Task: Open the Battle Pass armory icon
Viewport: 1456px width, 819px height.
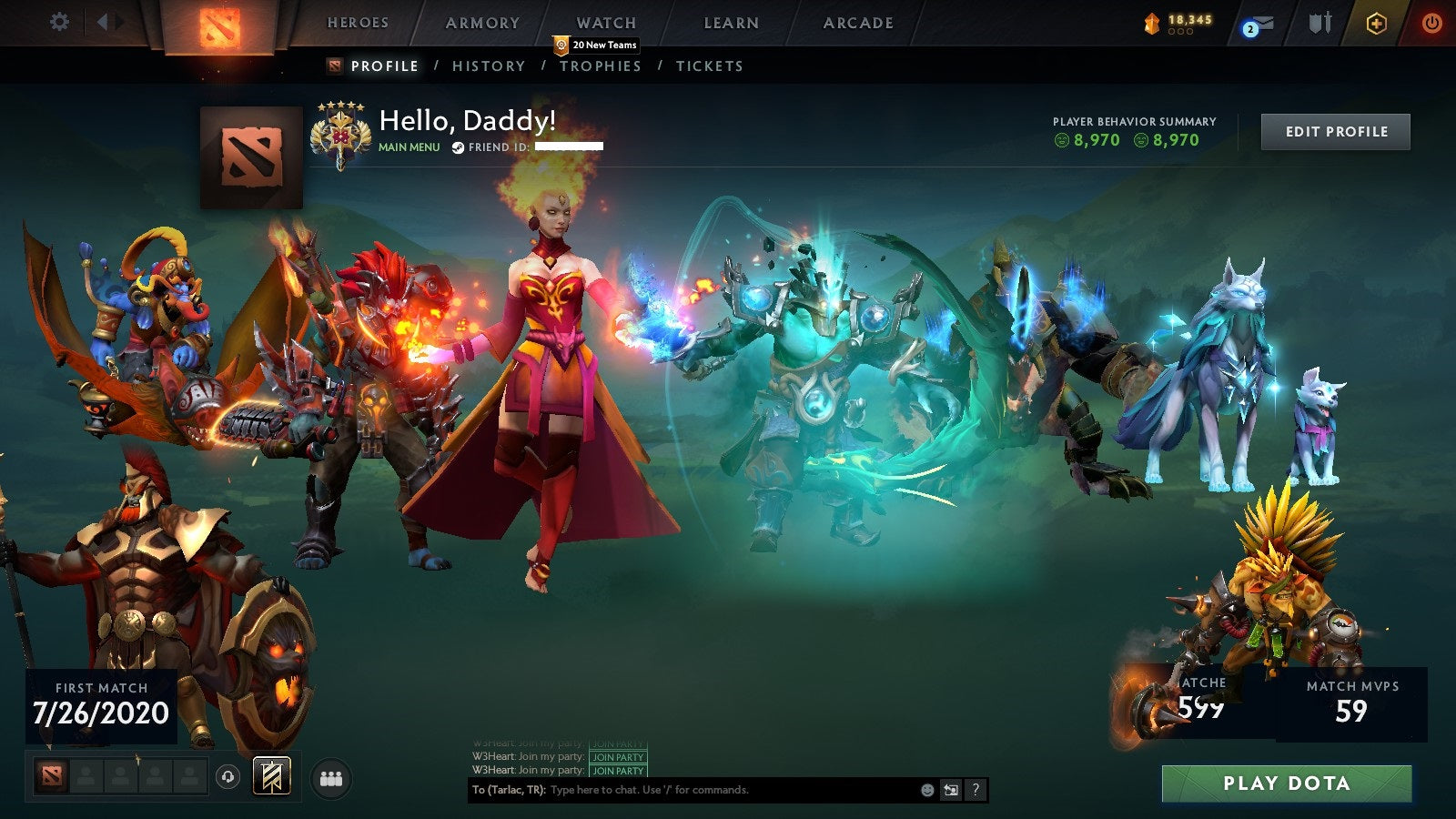Action: tap(1319, 25)
